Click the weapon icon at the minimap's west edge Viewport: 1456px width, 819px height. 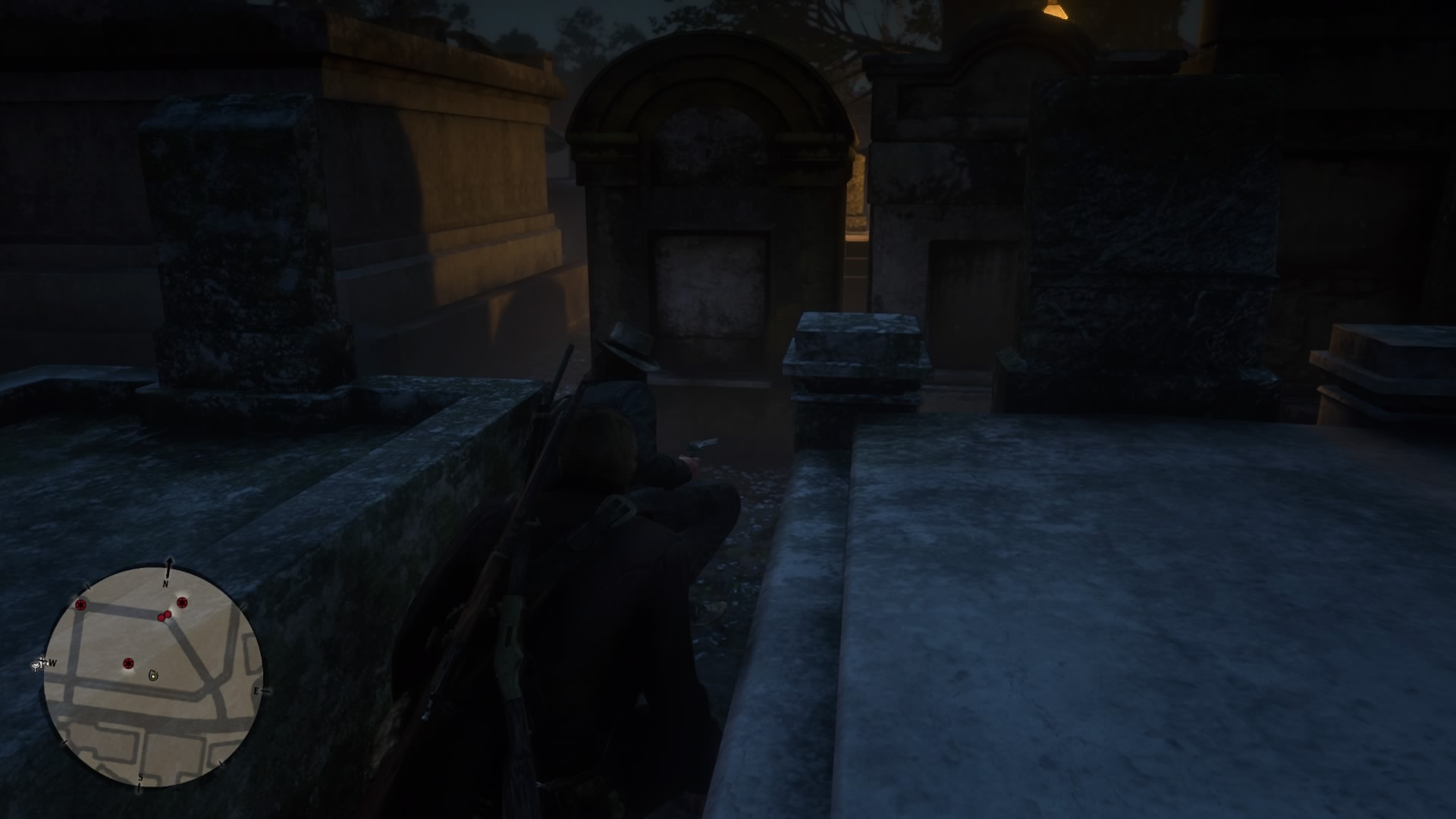[x=39, y=664]
